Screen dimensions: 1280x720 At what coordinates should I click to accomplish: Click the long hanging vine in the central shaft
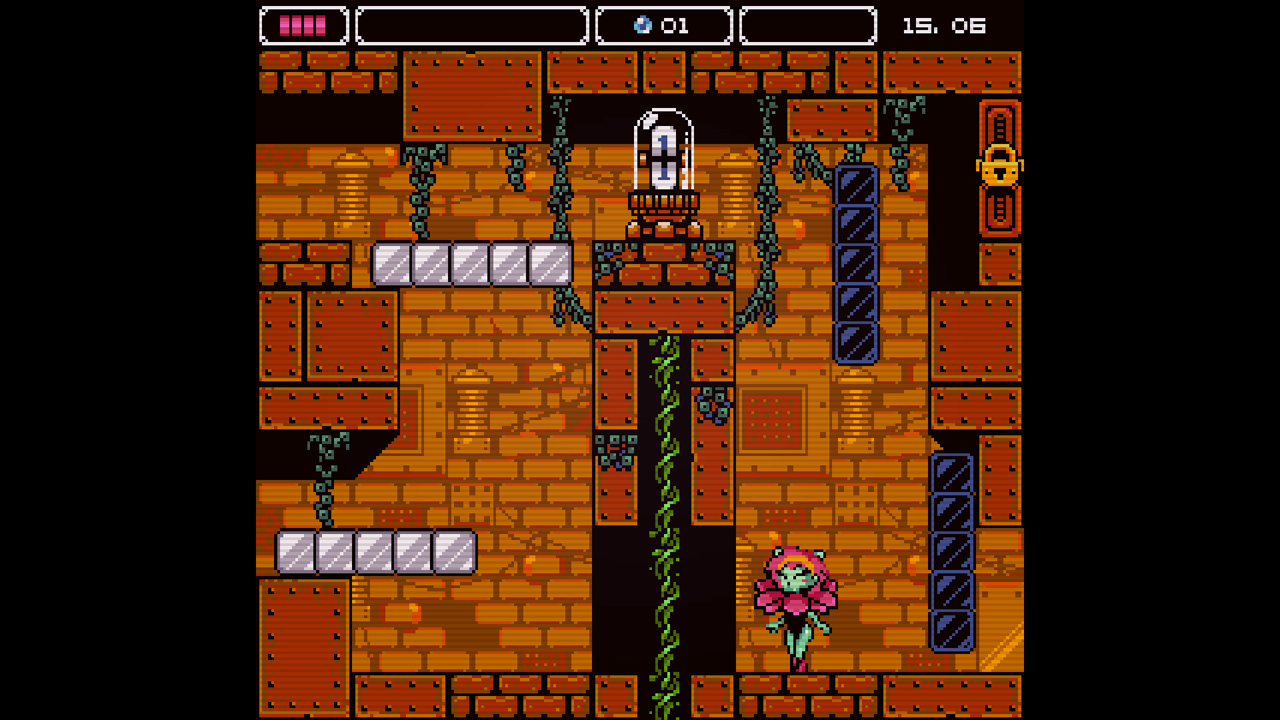pos(663,500)
